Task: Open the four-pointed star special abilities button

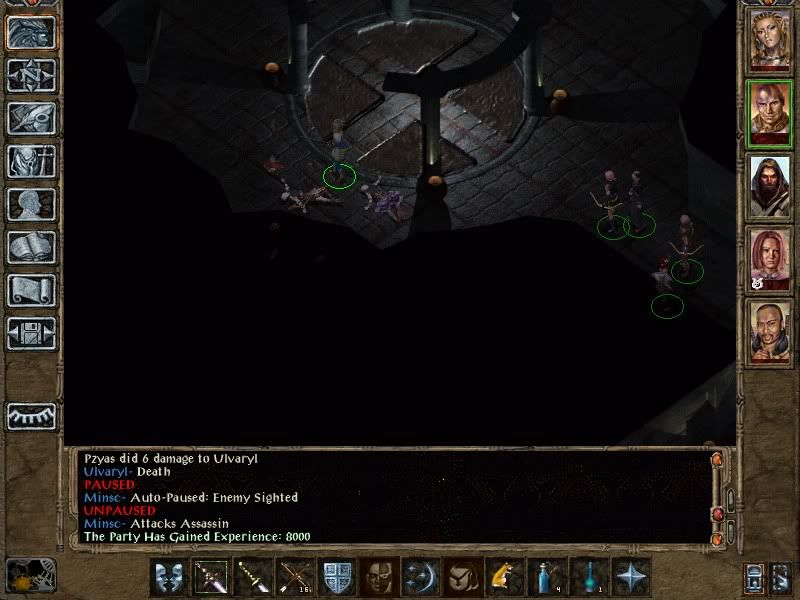Action: pos(631,578)
